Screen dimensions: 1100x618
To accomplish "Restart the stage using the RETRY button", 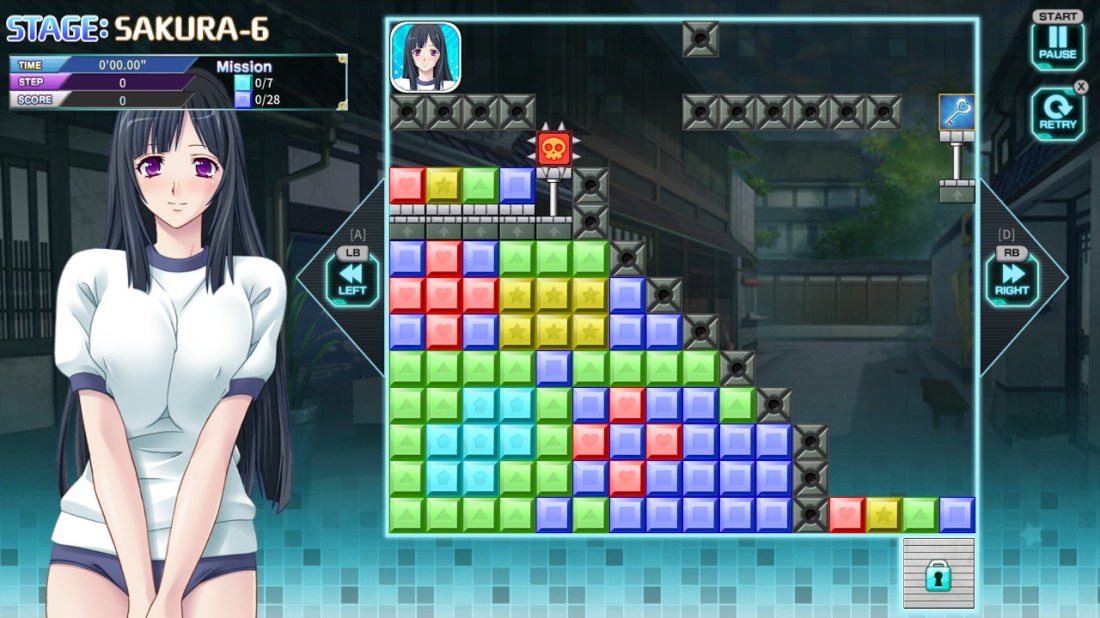I will coord(1057,113).
